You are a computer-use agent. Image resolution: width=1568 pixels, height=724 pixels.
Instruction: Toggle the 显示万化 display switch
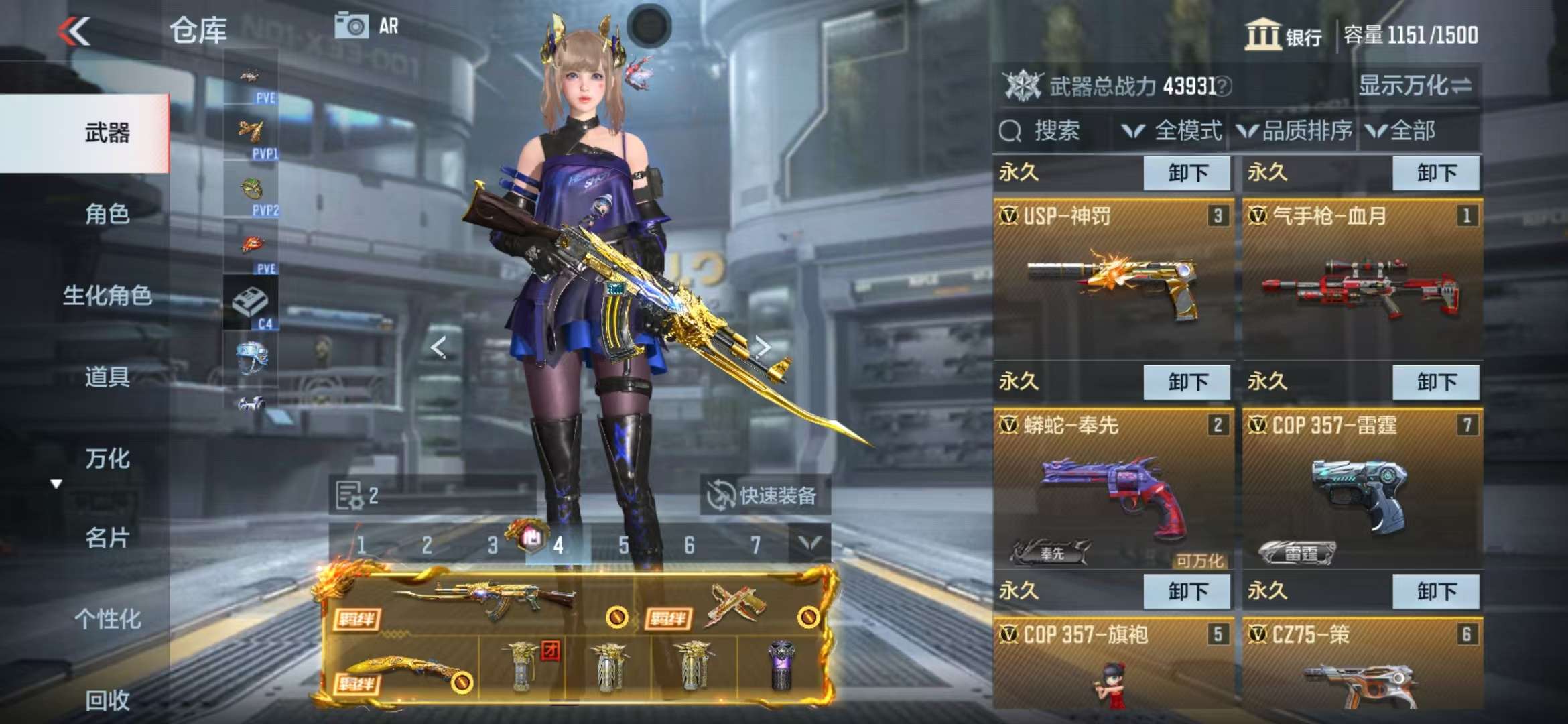pyautogui.click(x=1414, y=86)
